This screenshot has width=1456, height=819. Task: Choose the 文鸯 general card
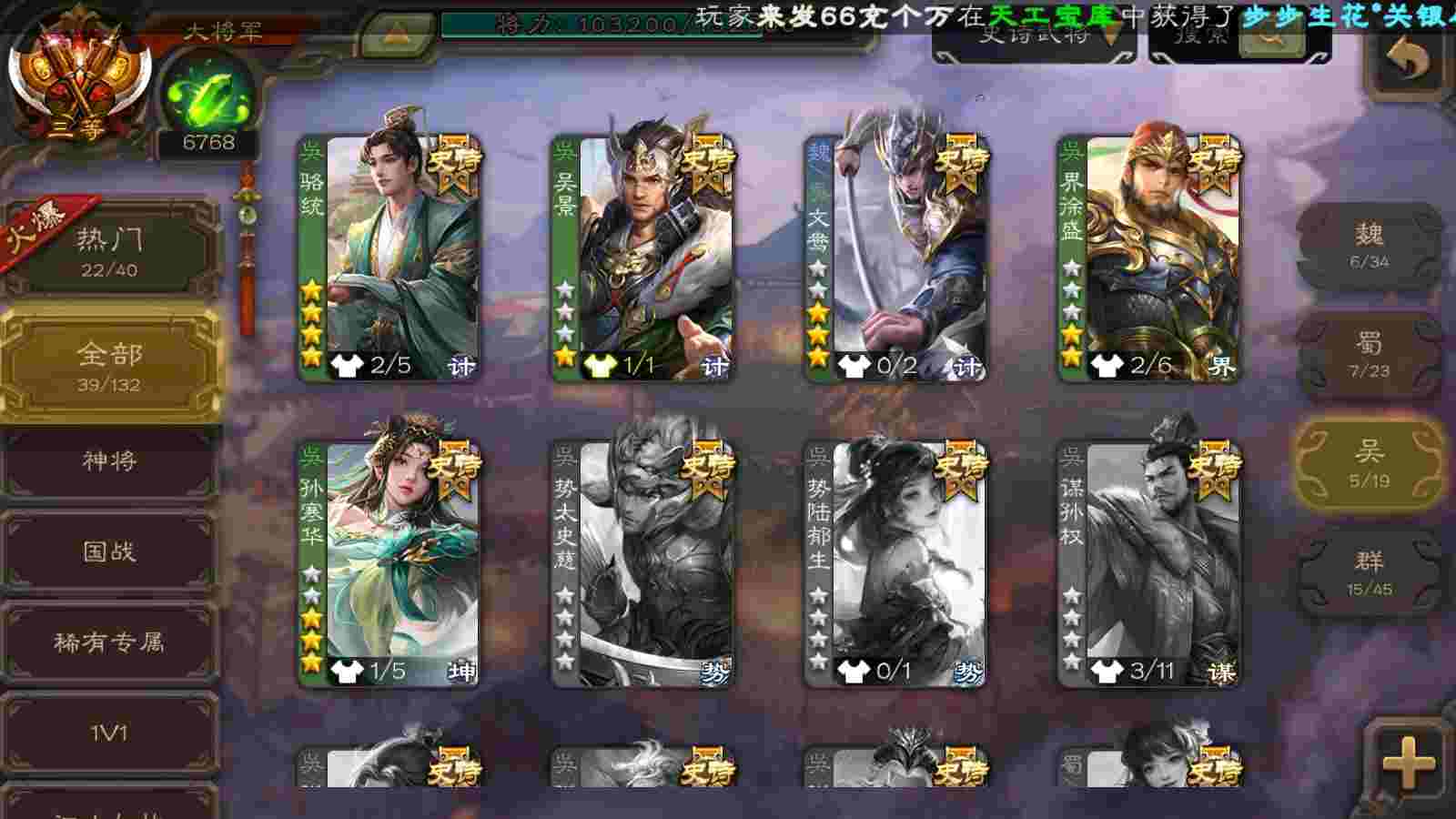coord(897,257)
